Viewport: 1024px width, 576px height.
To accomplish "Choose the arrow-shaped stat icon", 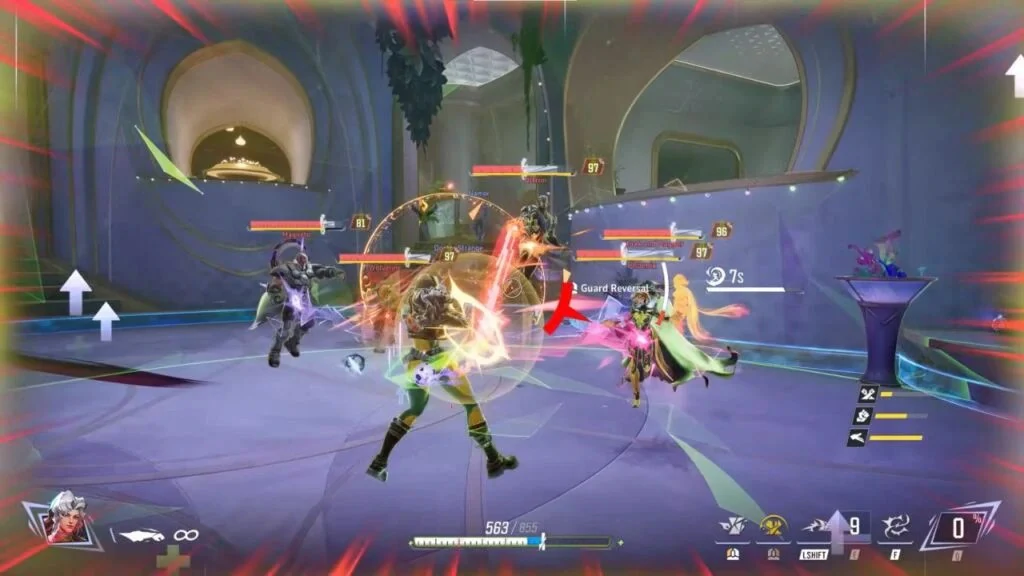I will 858,437.
